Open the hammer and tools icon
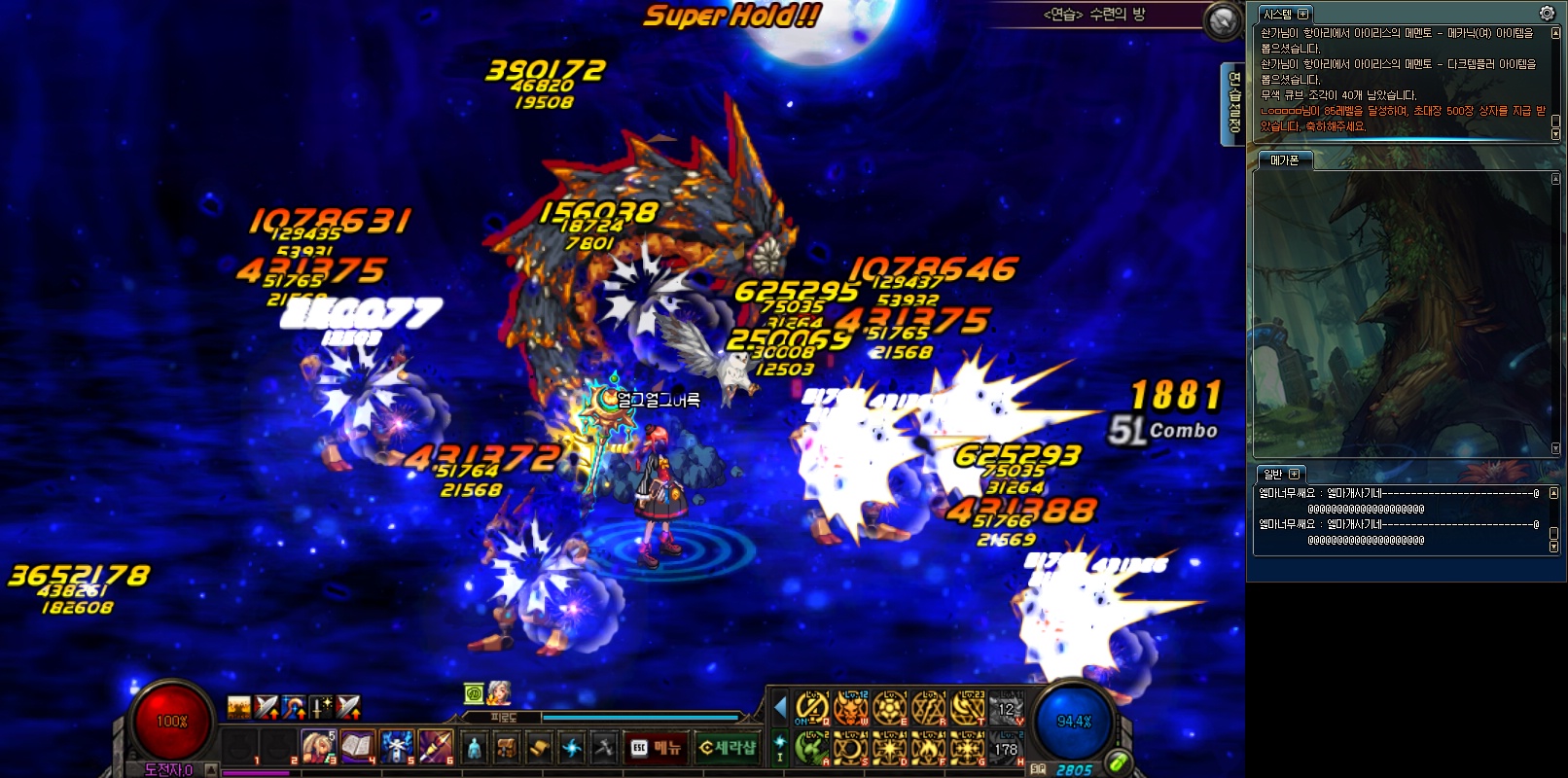 (604, 747)
